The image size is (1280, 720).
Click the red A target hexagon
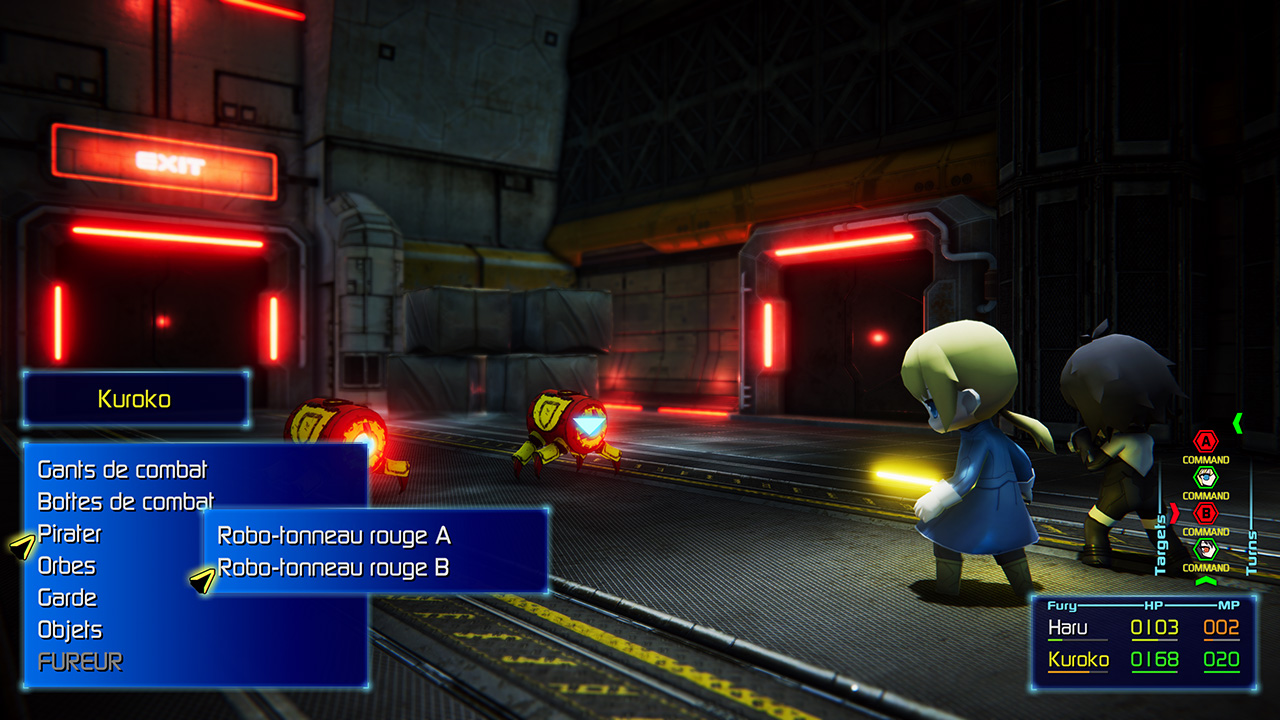(1206, 441)
